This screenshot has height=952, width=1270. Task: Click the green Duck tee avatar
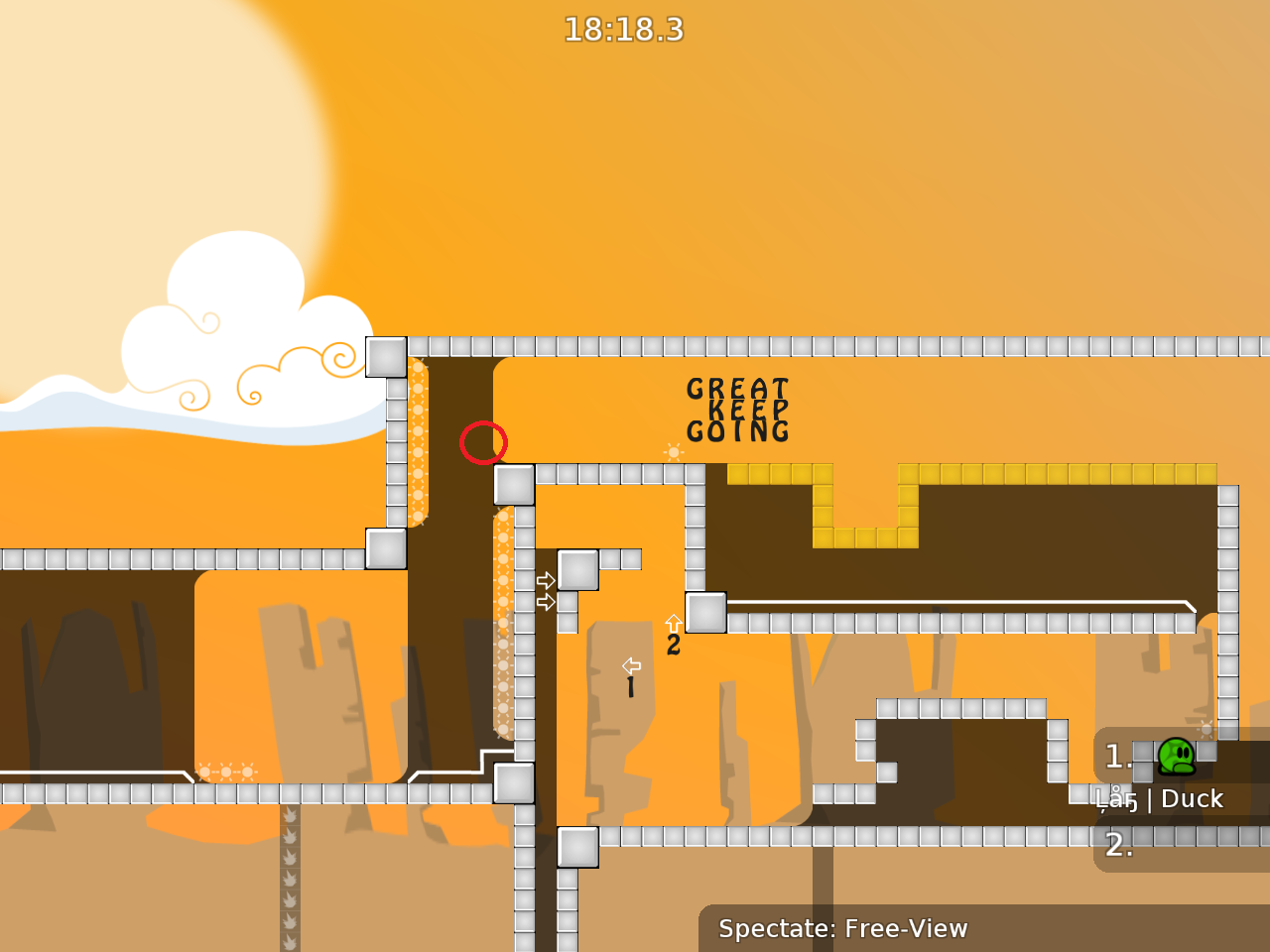pos(1176,757)
